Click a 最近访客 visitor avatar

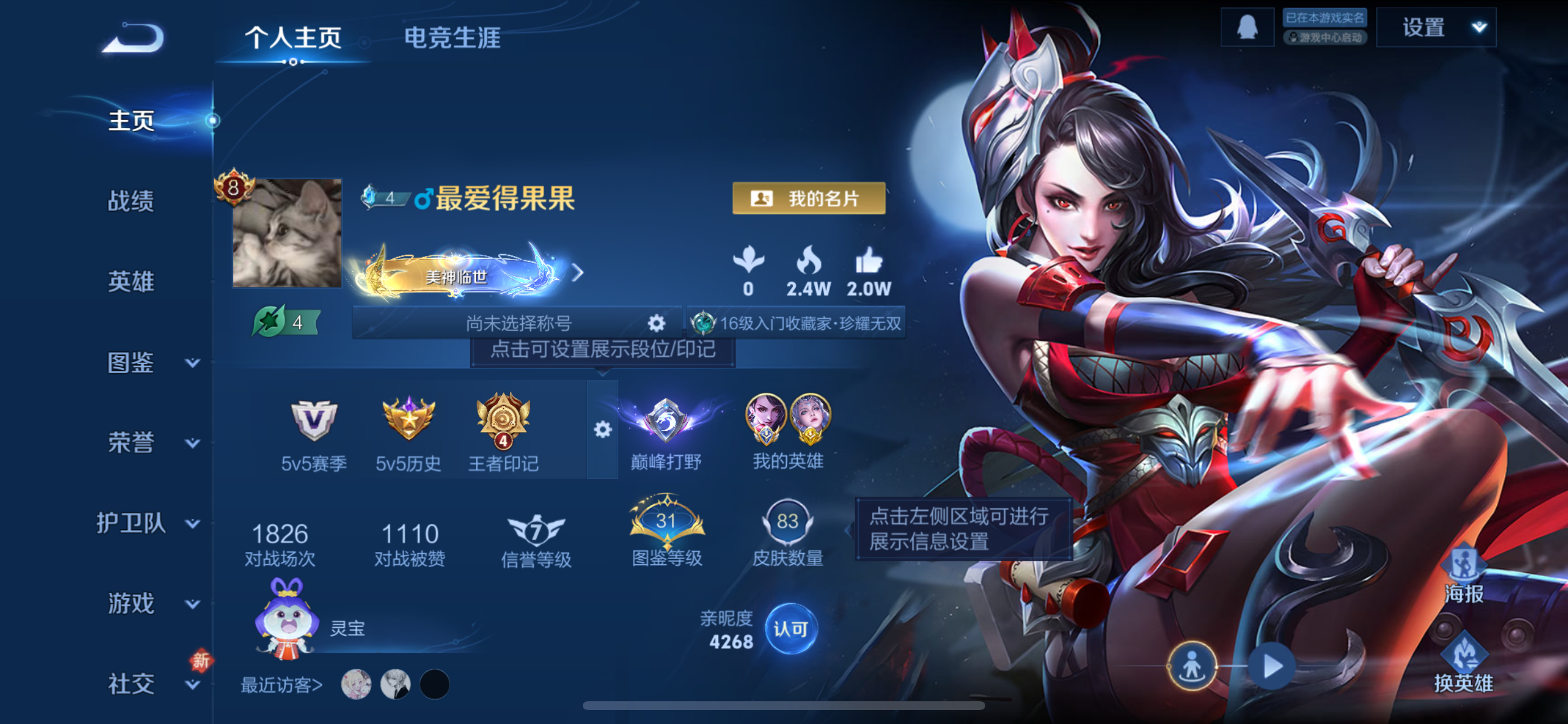click(x=356, y=684)
